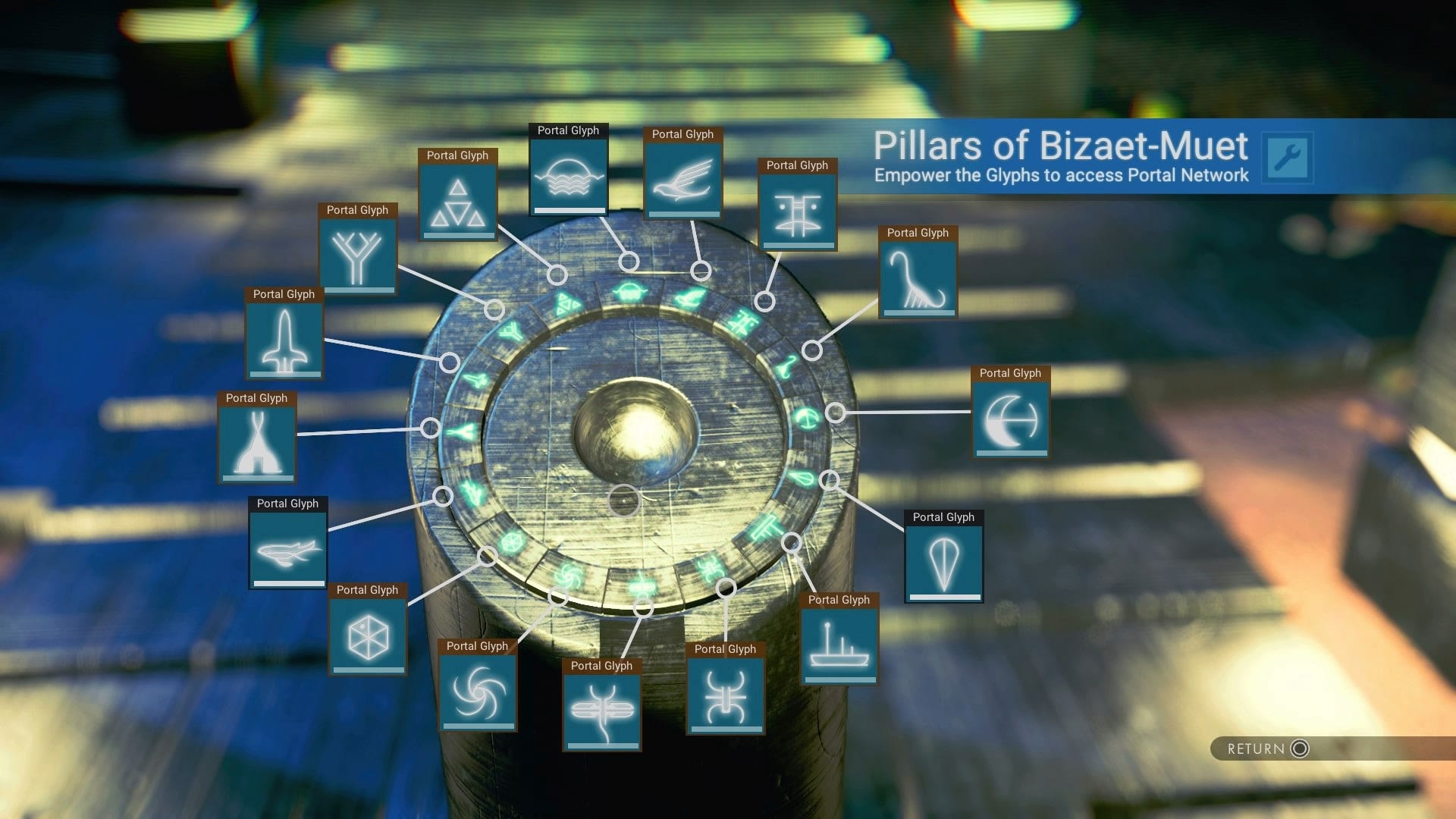1456x819 pixels.
Task: Select the Bird Portal Glyph
Action: coord(682,178)
